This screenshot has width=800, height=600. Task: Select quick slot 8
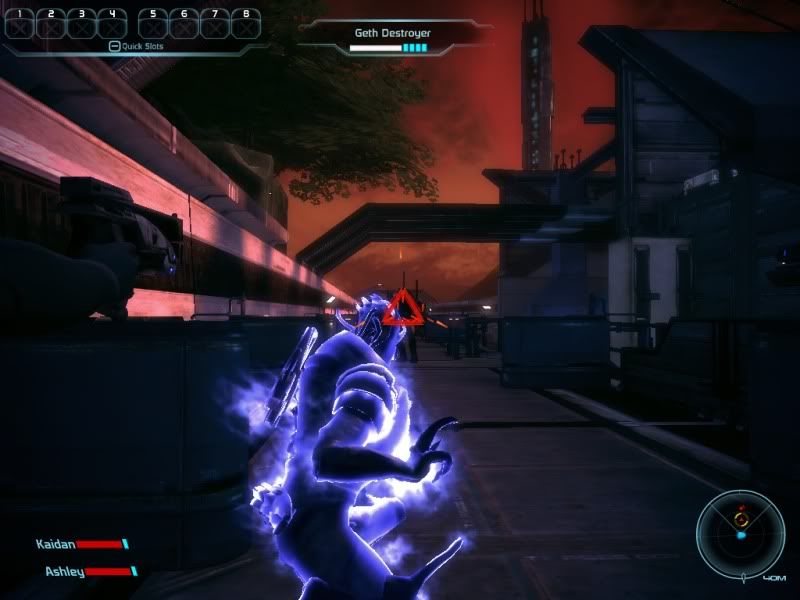coord(245,23)
